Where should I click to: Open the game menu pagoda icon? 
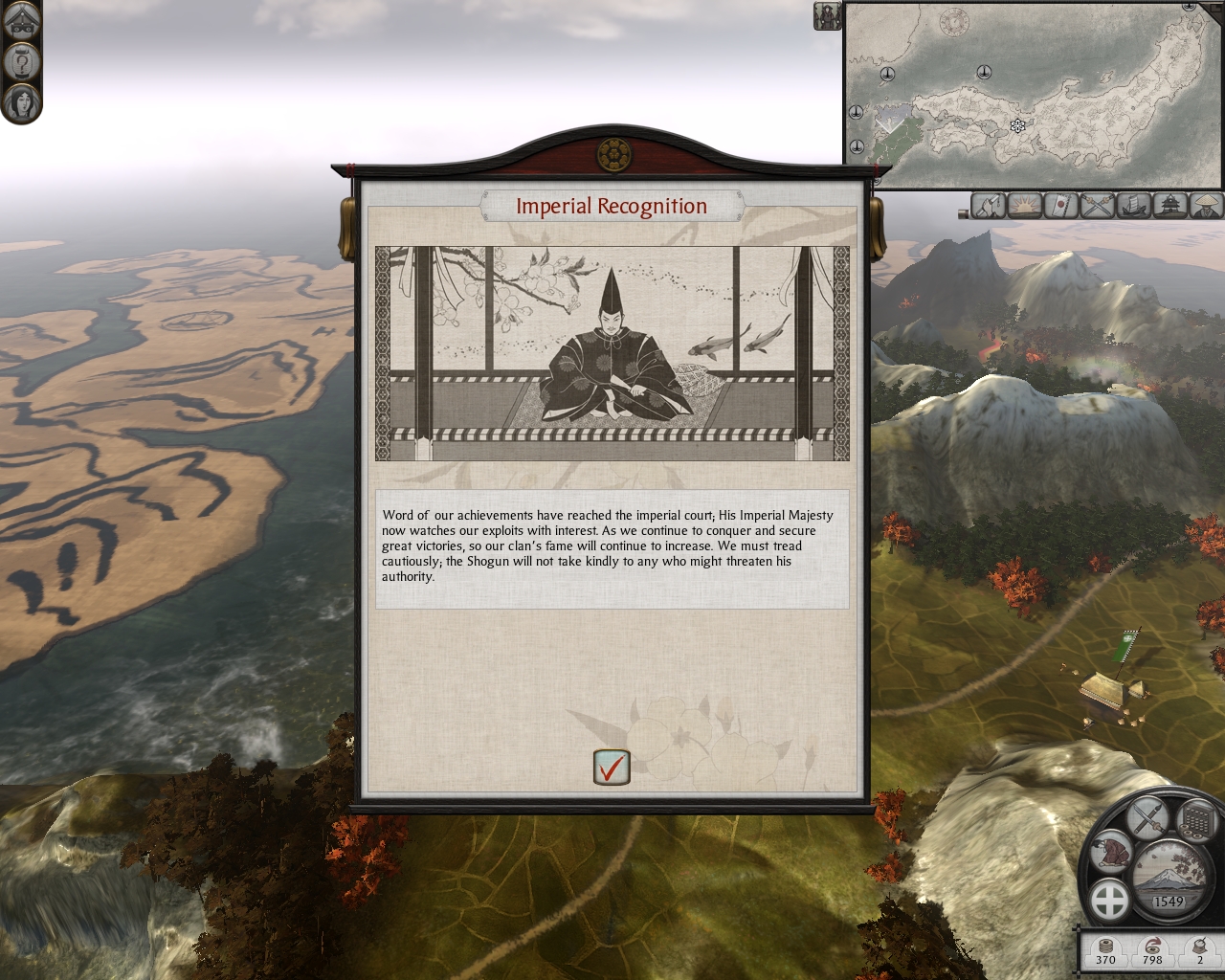(x=21, y=20)
